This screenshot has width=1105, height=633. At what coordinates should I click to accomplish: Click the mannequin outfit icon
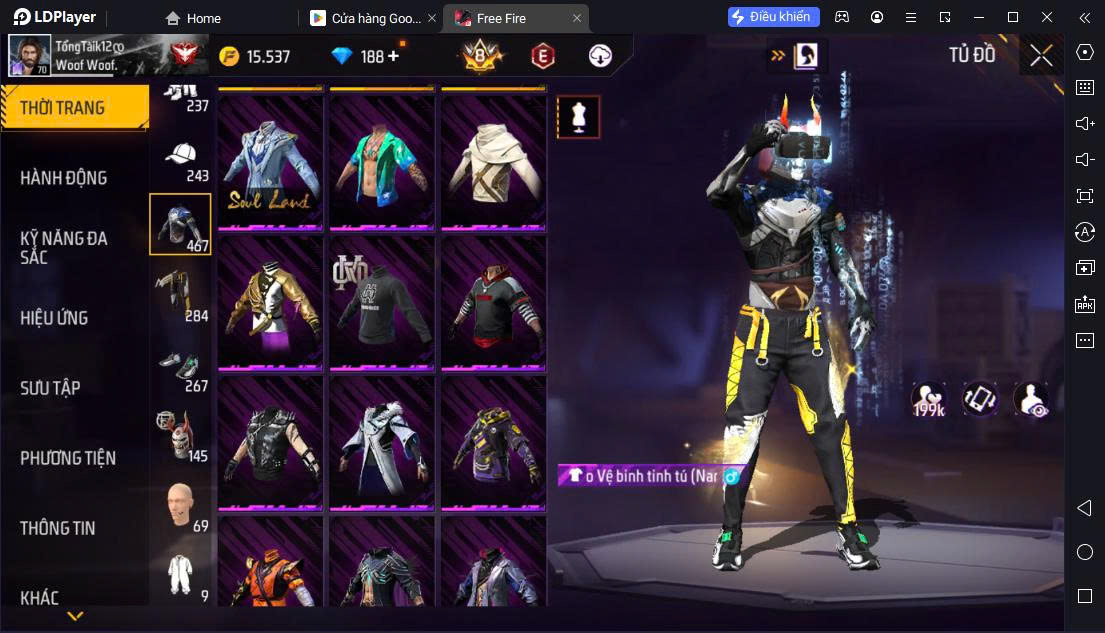click(578, 117)
